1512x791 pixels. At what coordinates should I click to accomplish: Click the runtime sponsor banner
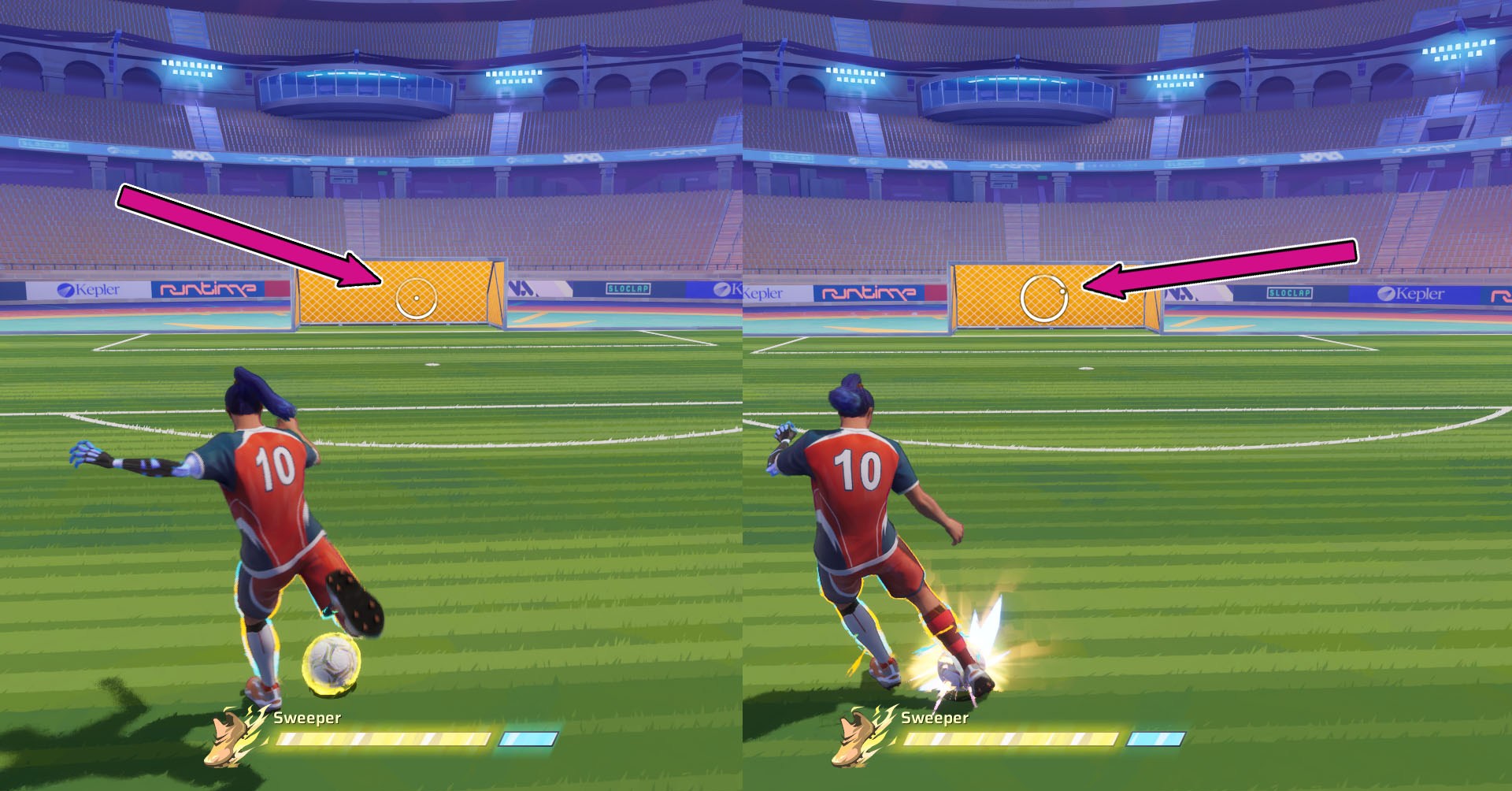[208, 288]
